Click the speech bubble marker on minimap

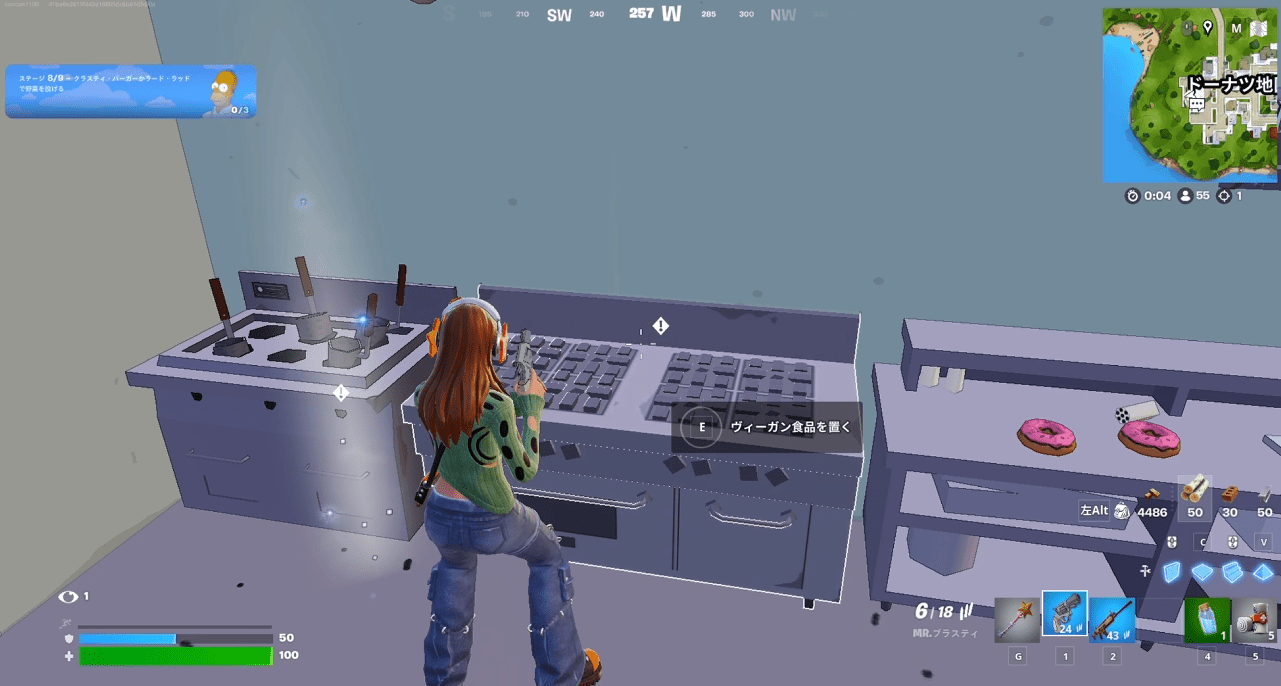1196,104
